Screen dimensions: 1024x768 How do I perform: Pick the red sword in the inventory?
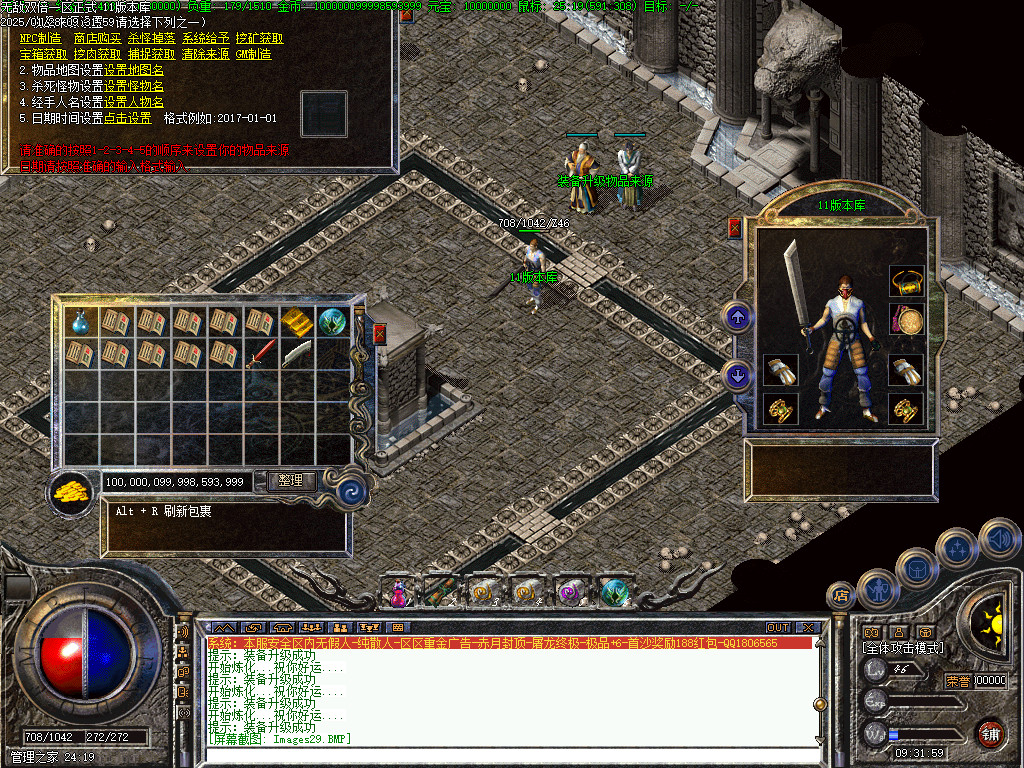[261, 353]
